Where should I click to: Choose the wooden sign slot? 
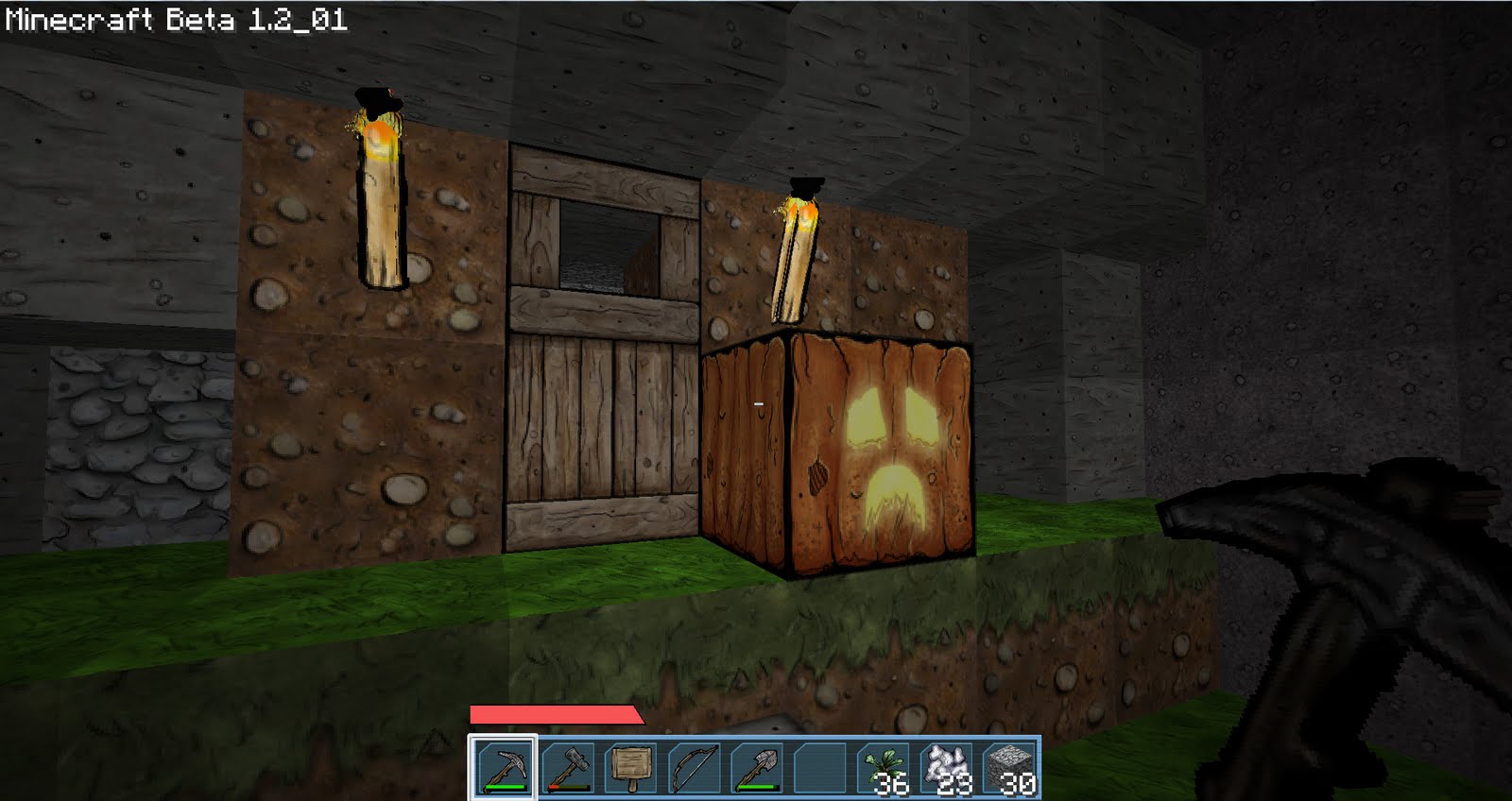pyautogui.click(x=630, y=767)
